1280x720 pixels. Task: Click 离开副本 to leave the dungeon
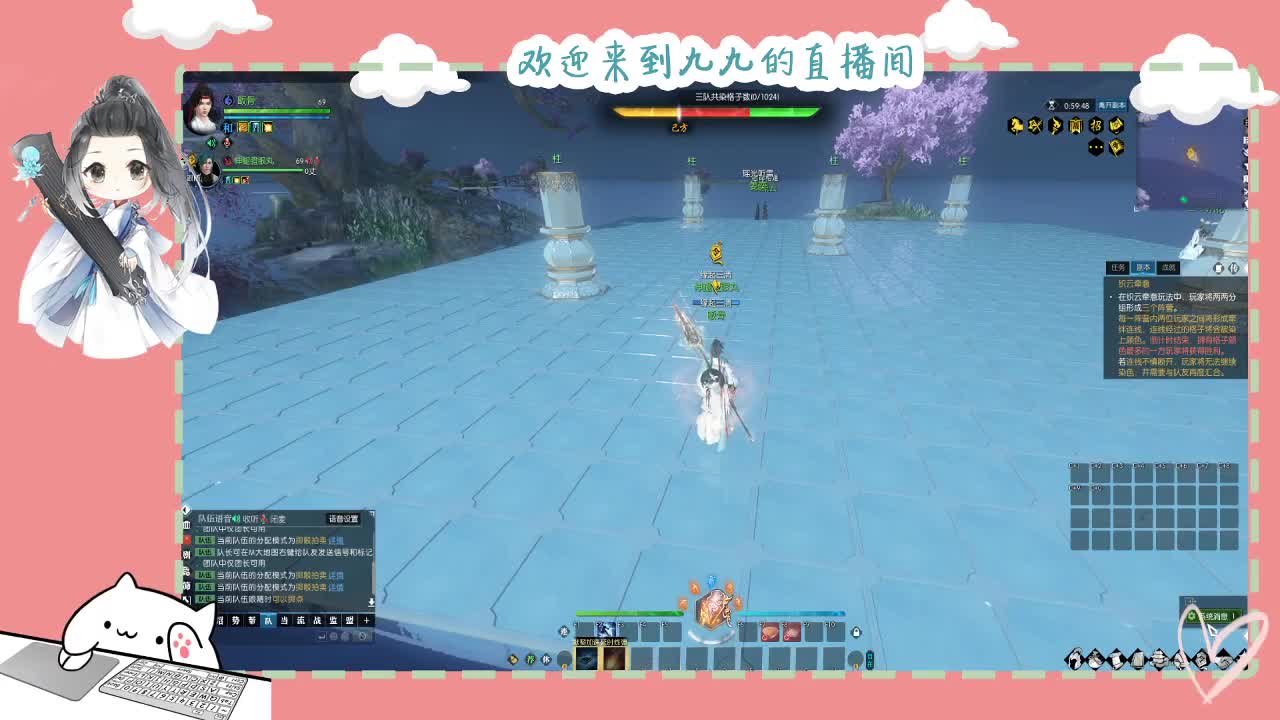1113,105
